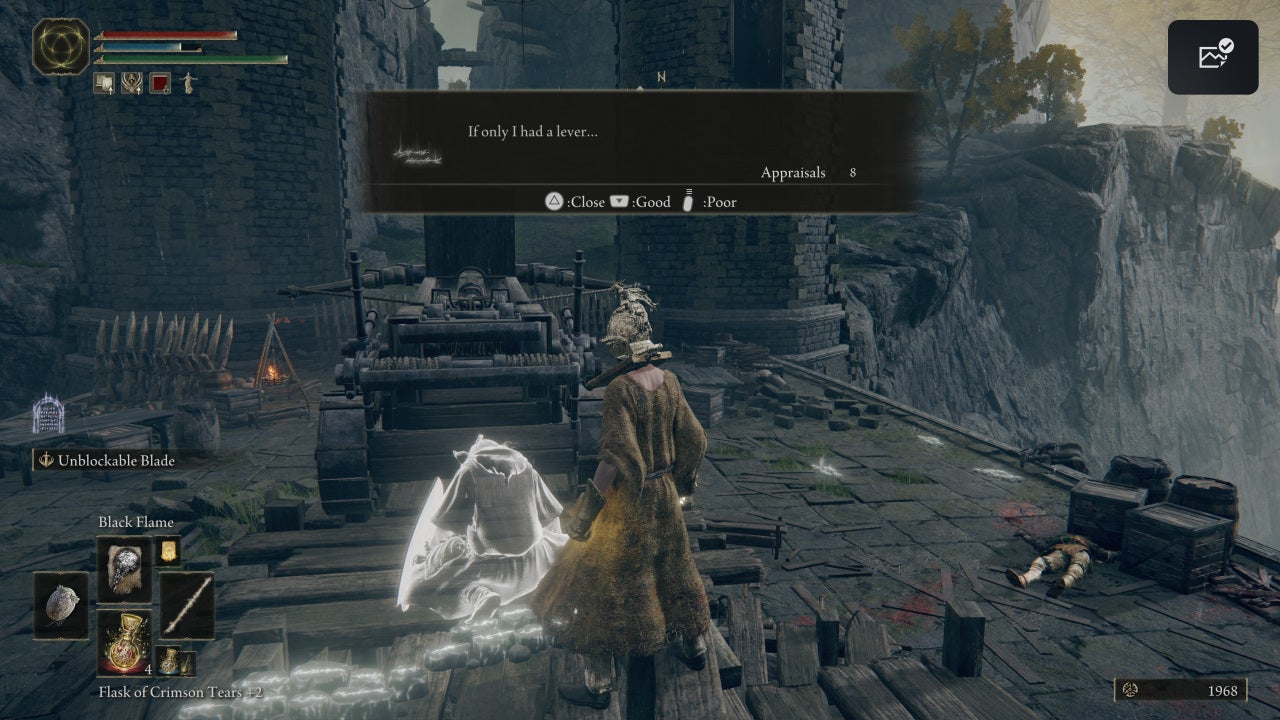Screen dimensions: 1280x720
Task: Click the Flask of Crimson Tears slot
Action: 126,642
